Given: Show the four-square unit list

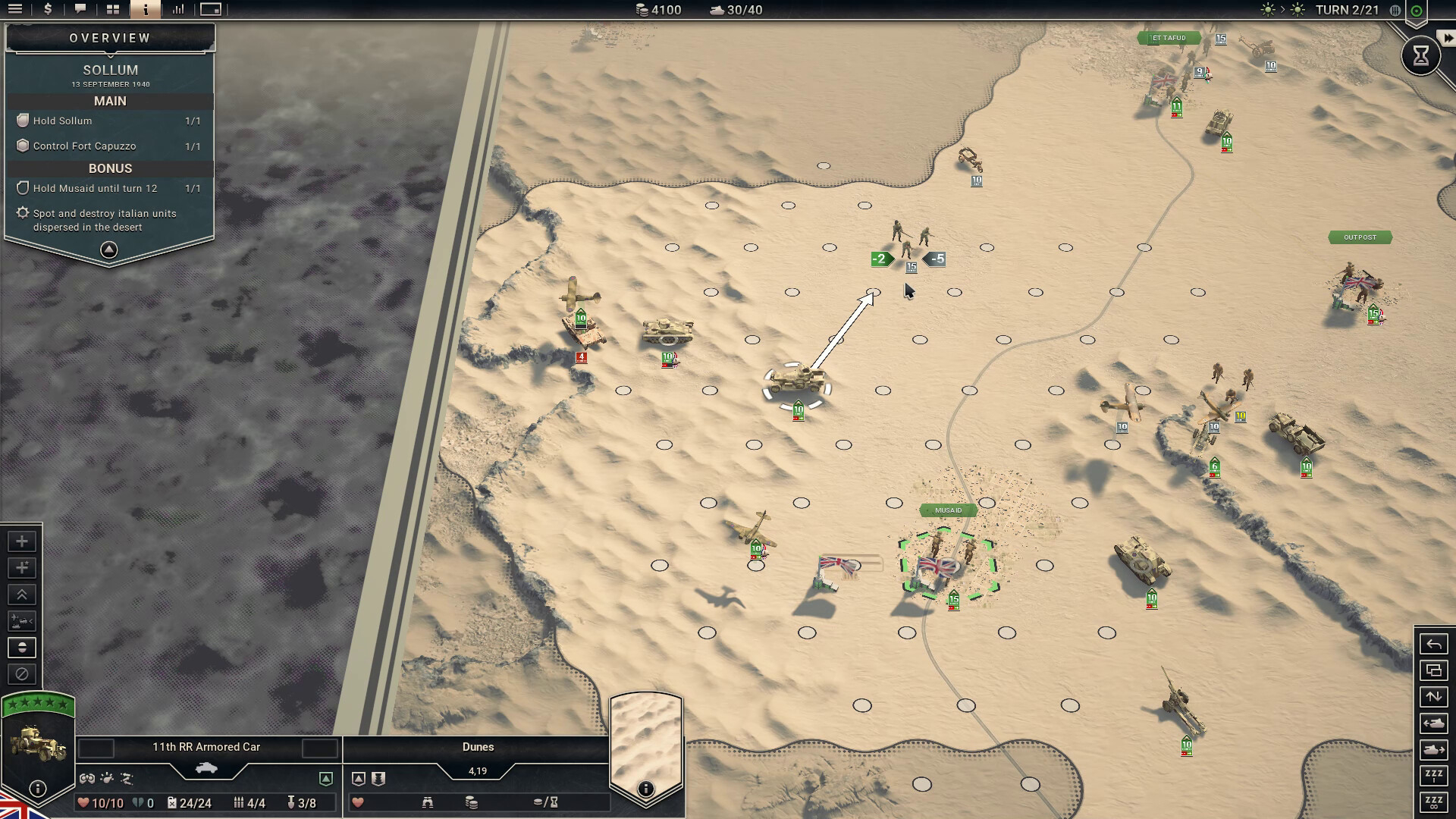Looking at the screenshot, I should [113, 10].
